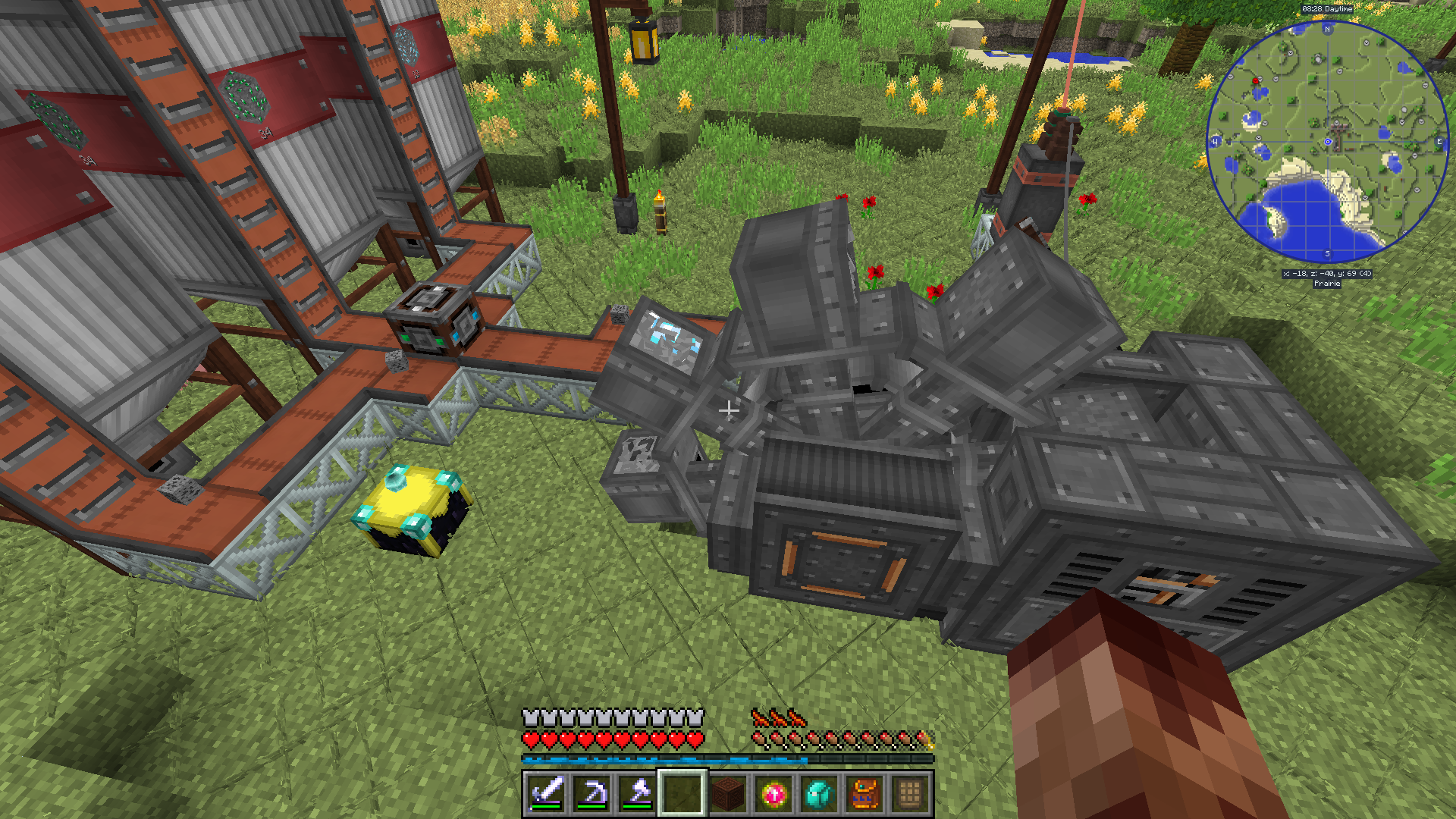Select the pickaxe hotbar slot

coord(591,794)
